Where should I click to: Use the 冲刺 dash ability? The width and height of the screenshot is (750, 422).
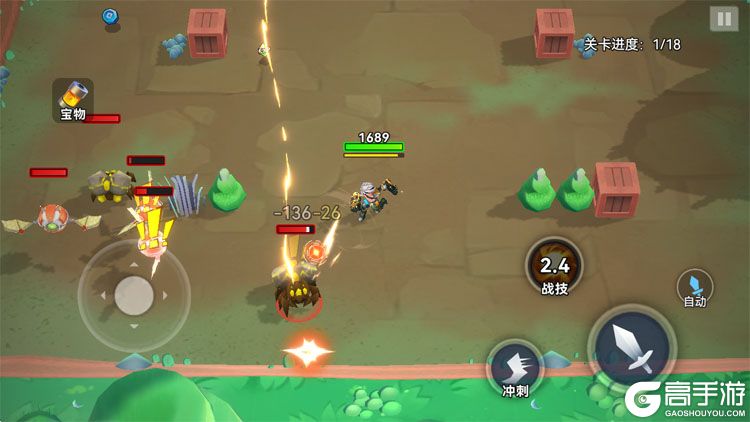tap(515, 368)
